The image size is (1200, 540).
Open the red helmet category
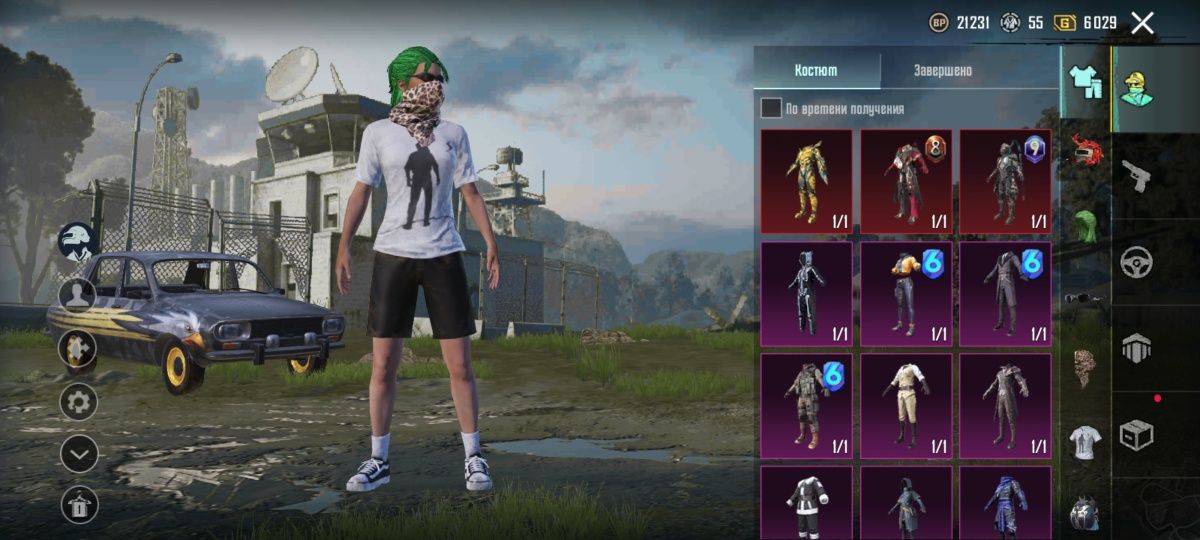(1085, 152)
